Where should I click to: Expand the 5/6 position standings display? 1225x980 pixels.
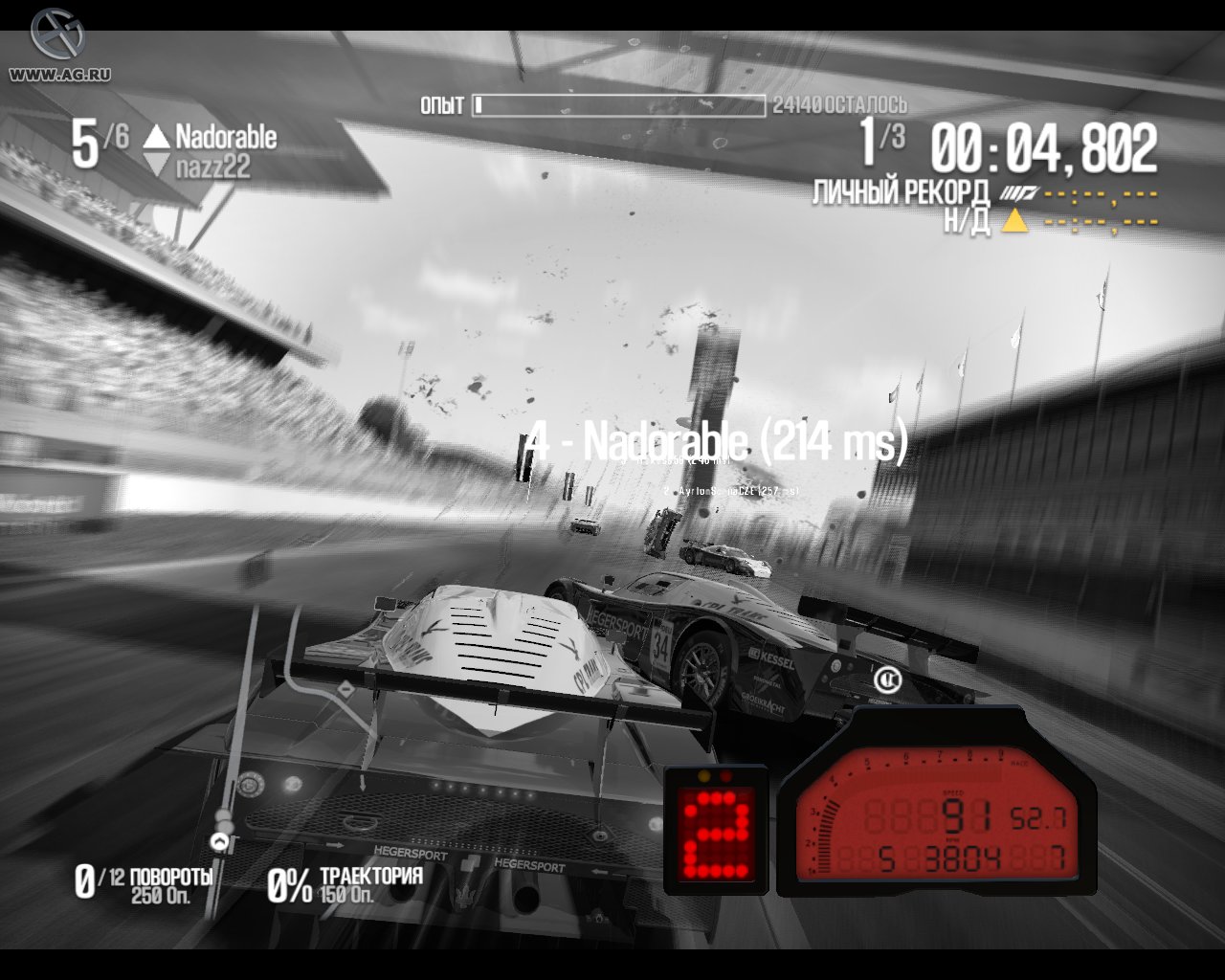93,142
